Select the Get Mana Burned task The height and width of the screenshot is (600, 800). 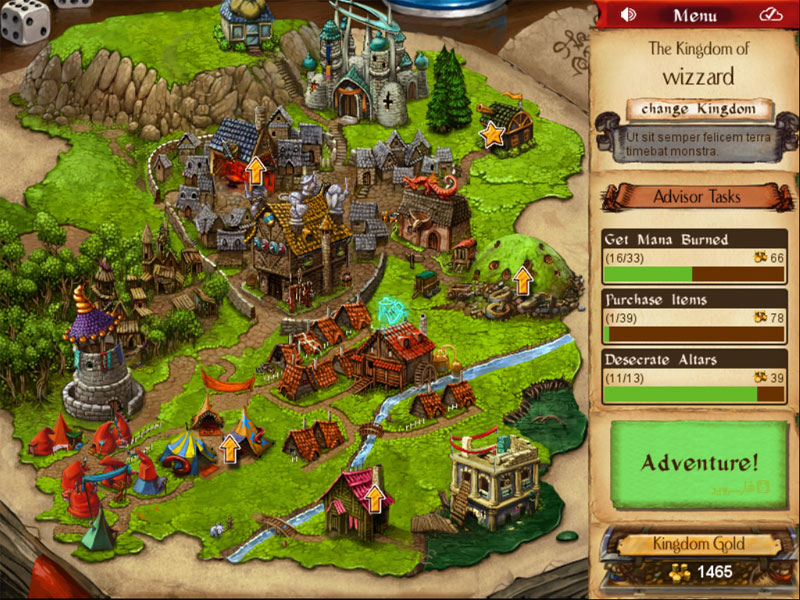pyautogui.click(x=694, y=256)
